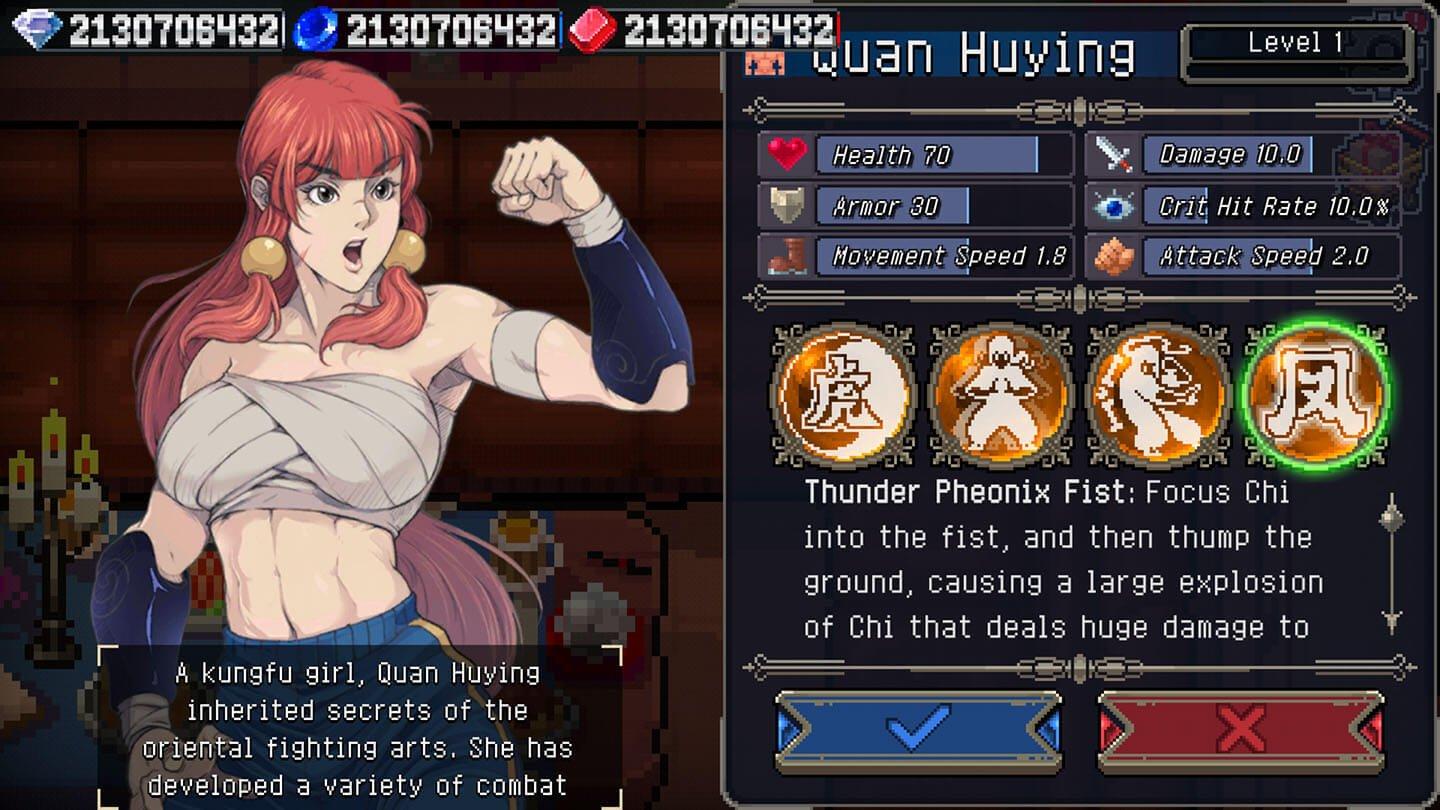Choose the meditating figure skill icon
Screen dimensions: 1440x810
[1001, 394]
